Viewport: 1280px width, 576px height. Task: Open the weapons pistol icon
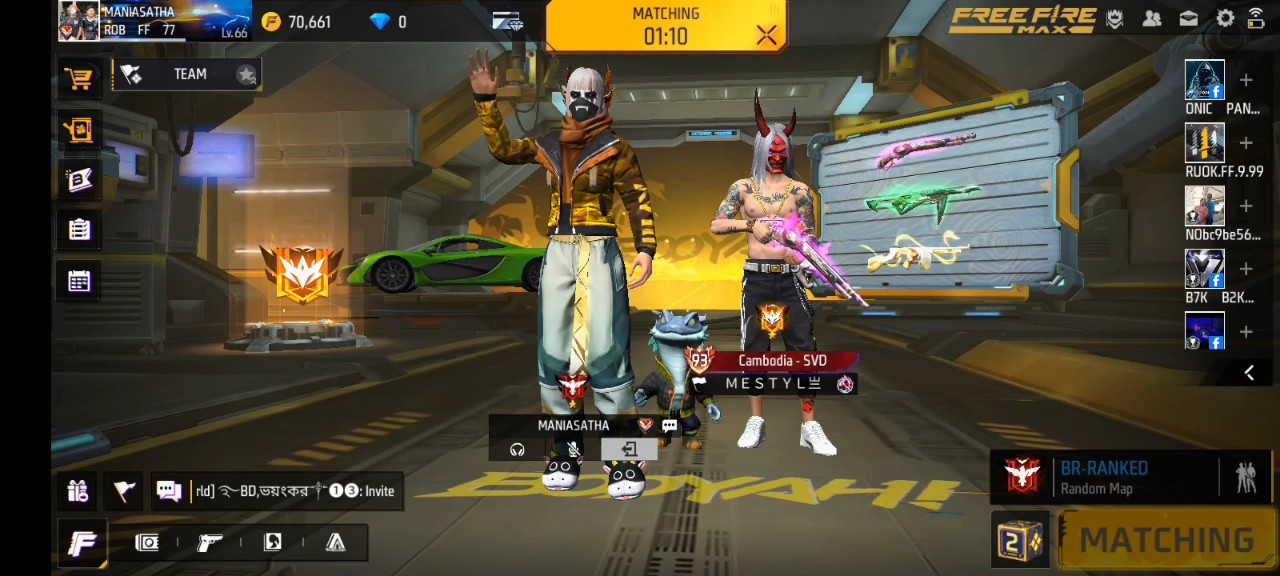[210, 542]
